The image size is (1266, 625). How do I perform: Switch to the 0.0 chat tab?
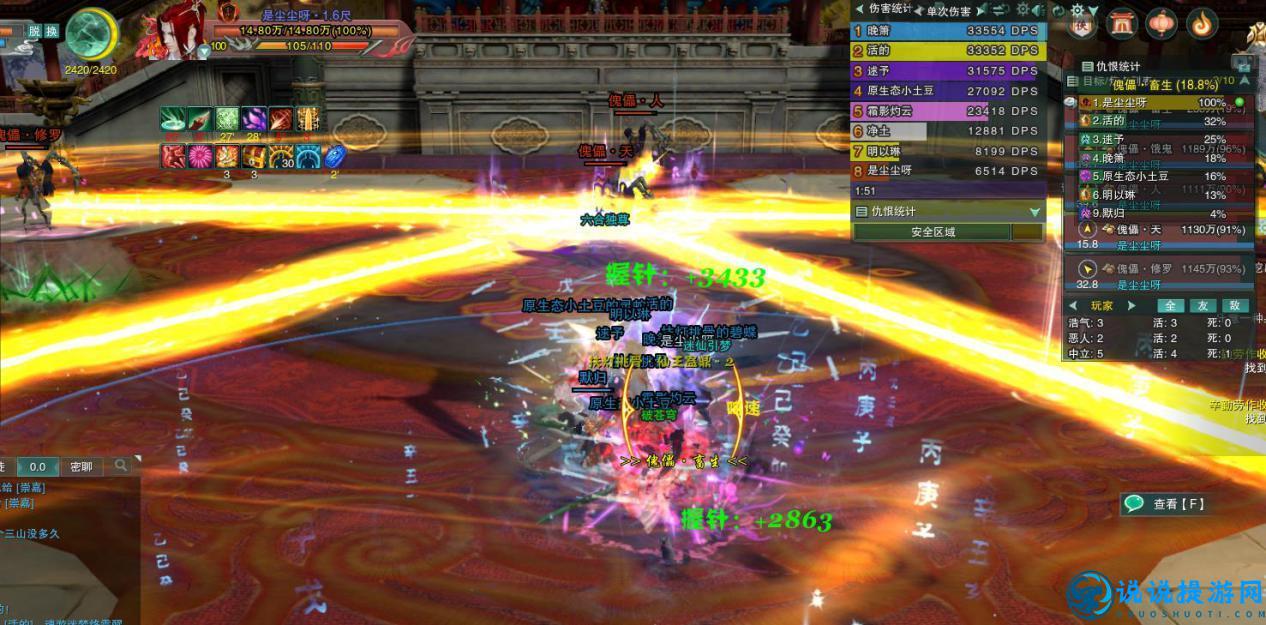pyautogui.click(x=38, y=466)
